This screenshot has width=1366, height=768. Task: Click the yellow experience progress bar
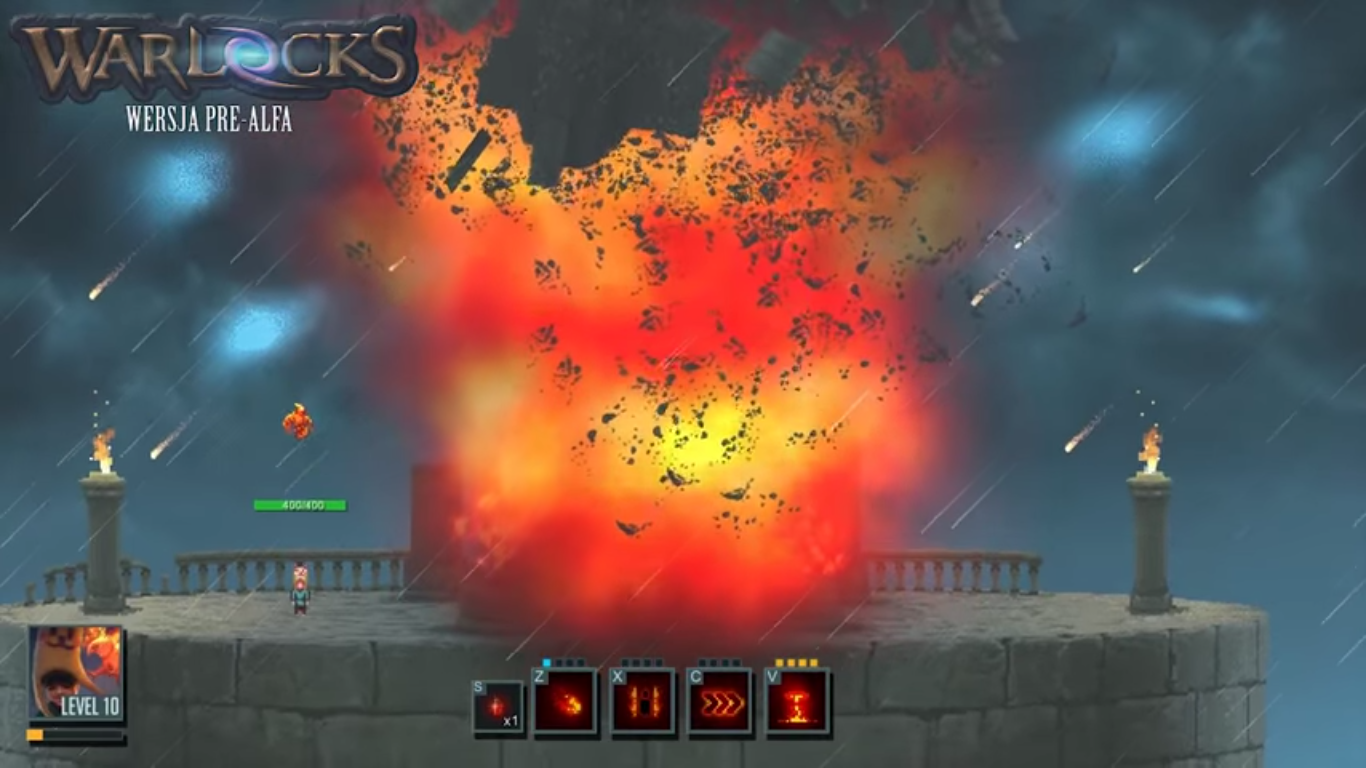tap(34, 735)
